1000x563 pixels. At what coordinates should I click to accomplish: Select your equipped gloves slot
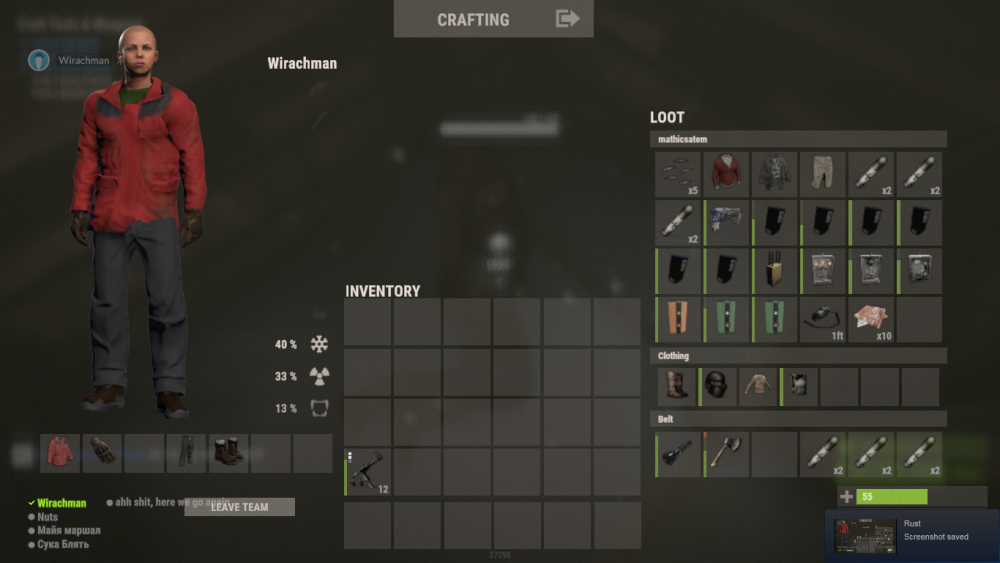(102, 452)
